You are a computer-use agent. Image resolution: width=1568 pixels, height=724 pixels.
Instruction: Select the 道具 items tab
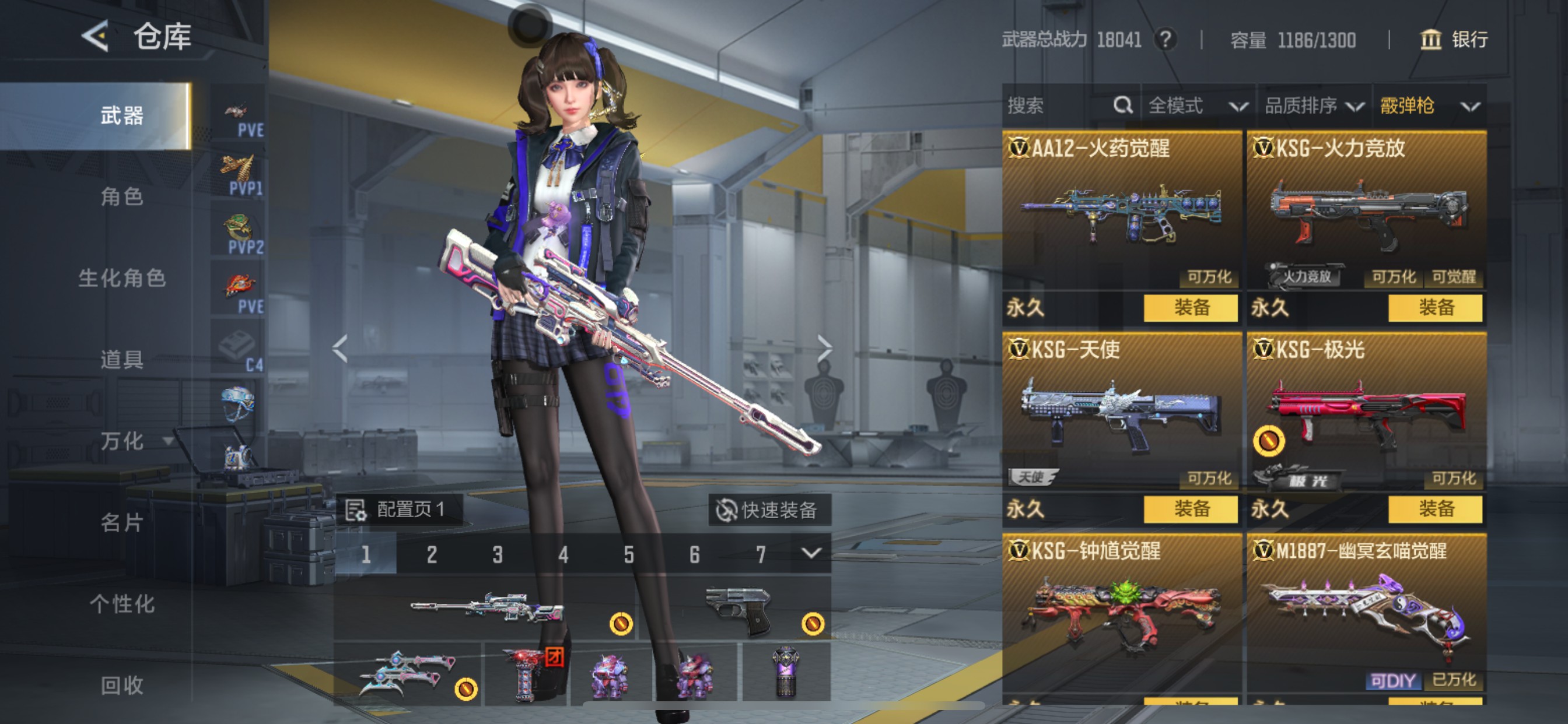[122, 360]
